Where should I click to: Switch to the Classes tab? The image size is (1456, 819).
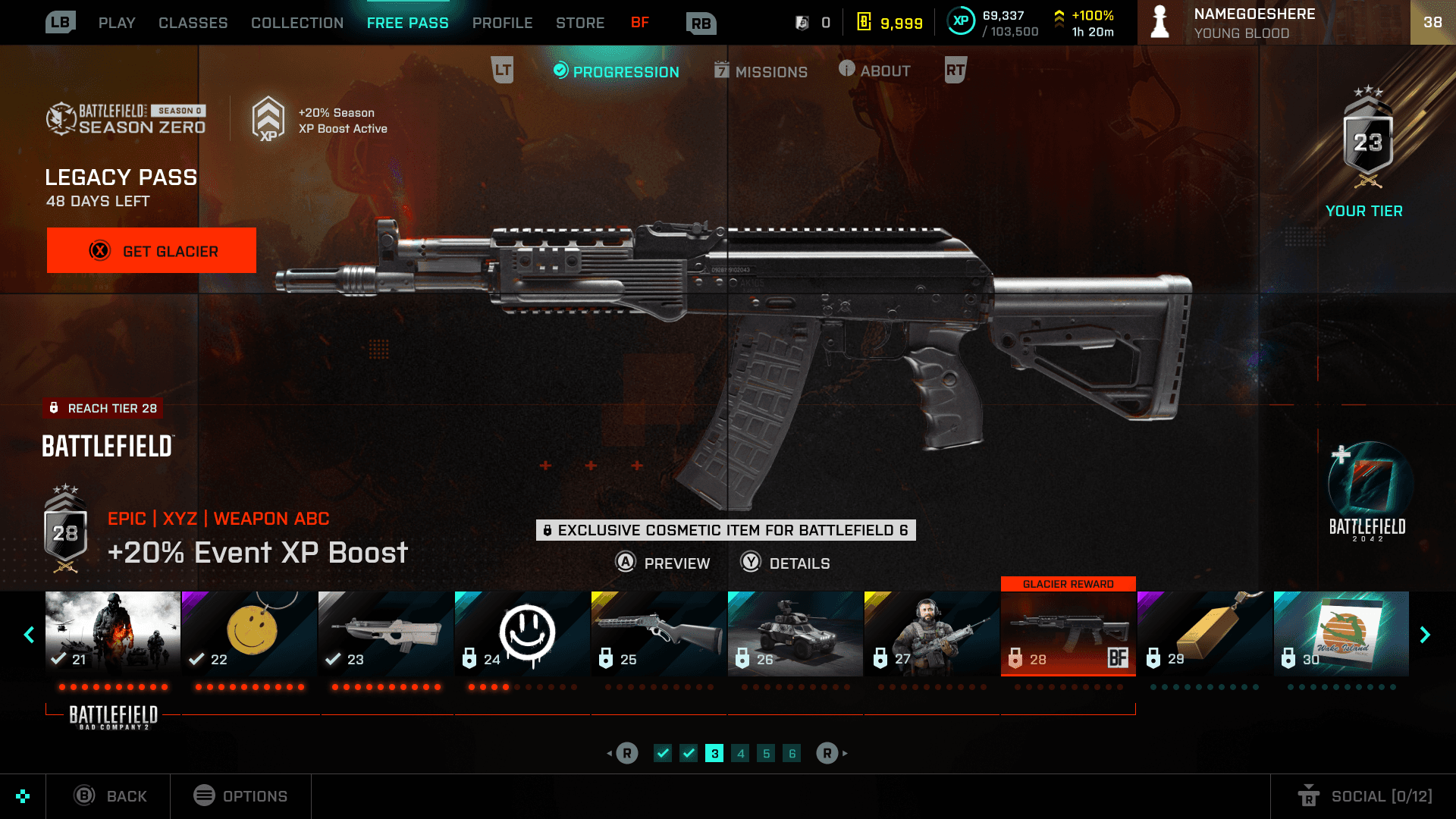pyautogui.click(x=193, y=23)
